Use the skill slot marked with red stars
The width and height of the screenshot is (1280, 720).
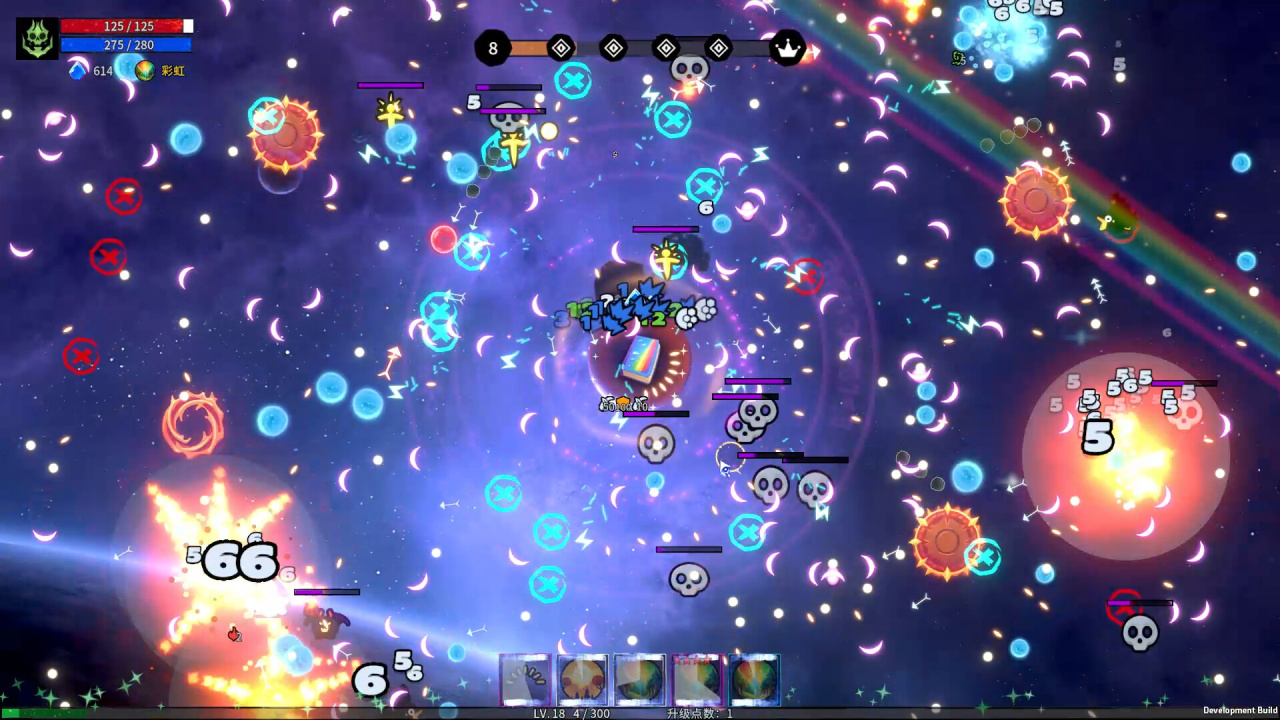pyautogui.click(x=697, y=680)
